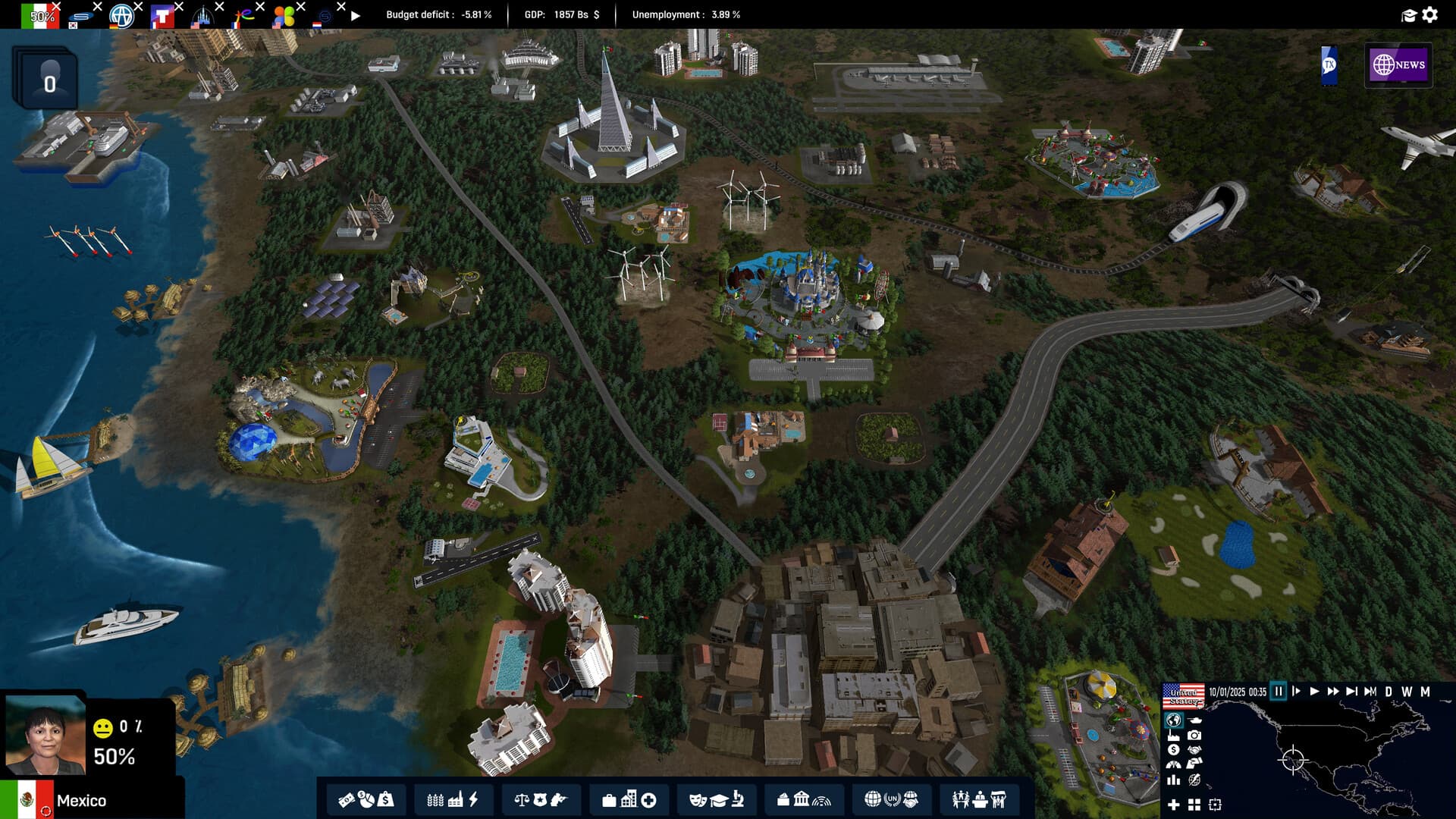Toggle the globe view filter on the minimap
Viewport: 1456px width, 819px height.
(x=1174, y=720)
